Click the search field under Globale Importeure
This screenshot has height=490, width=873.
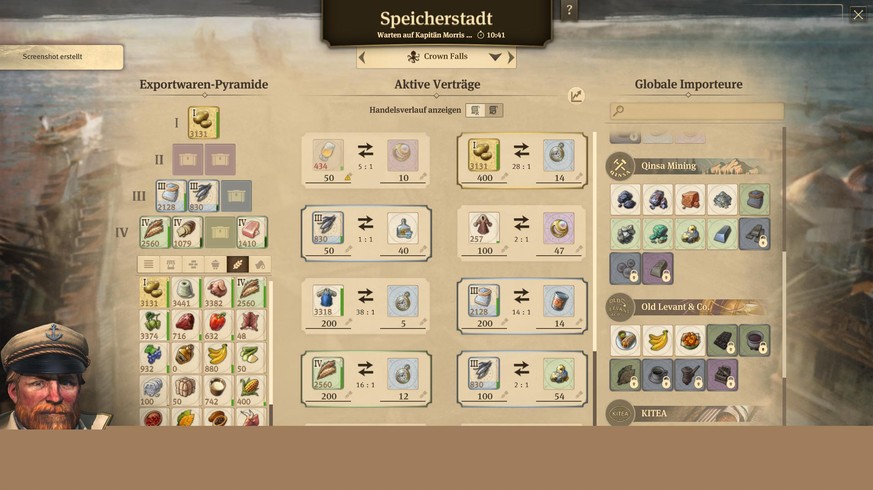[697, 111]
